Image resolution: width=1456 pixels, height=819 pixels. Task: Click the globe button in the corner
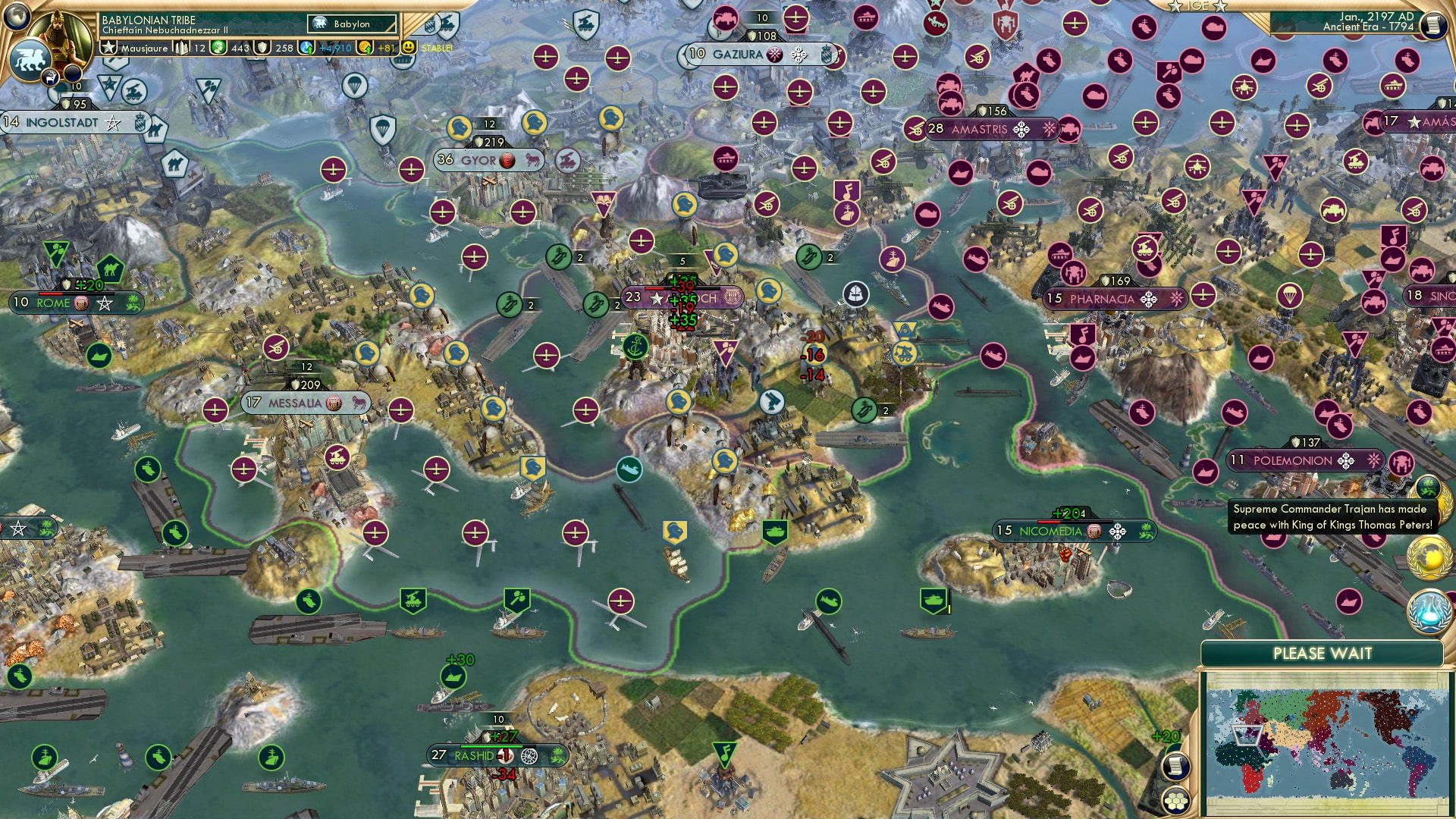(x=16, y=14)
